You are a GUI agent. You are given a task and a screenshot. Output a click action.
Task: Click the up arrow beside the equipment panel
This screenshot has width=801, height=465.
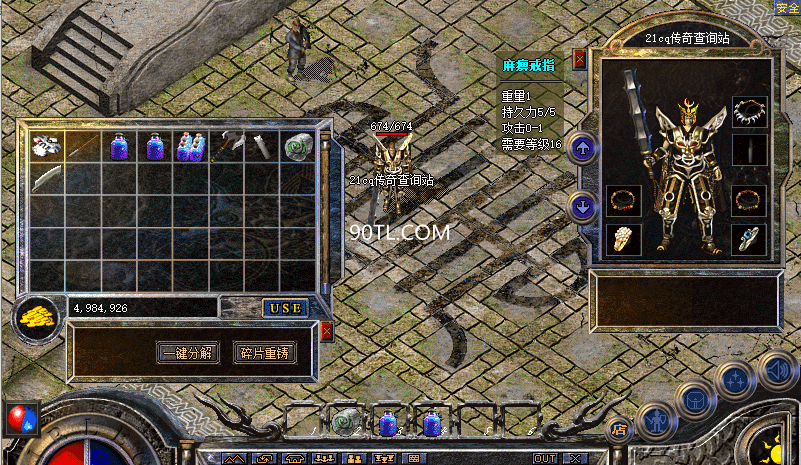pyautogui.click(x=583, y=149)
